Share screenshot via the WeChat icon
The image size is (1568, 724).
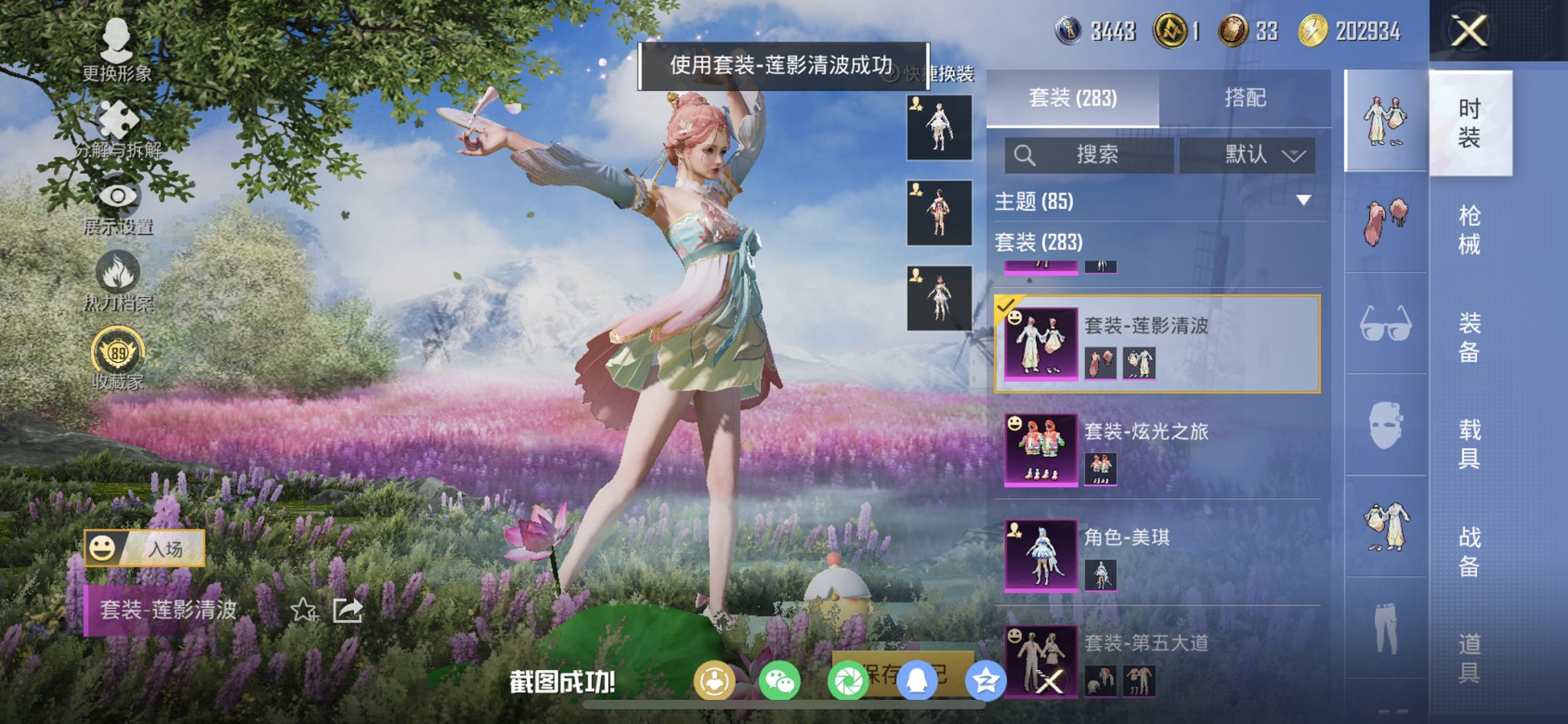[x=779, y=679]
